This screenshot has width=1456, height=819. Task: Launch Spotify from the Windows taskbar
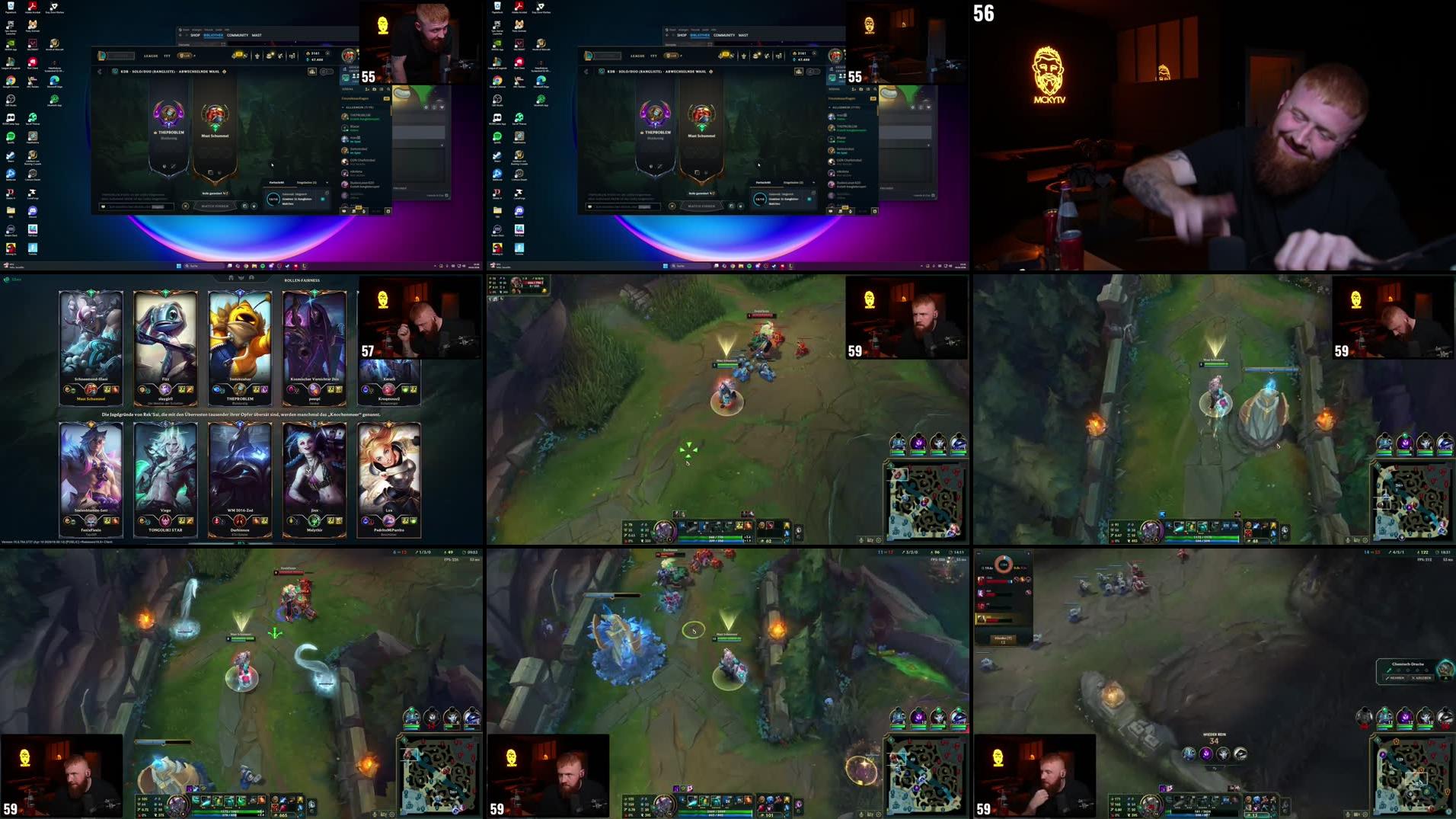261,266
